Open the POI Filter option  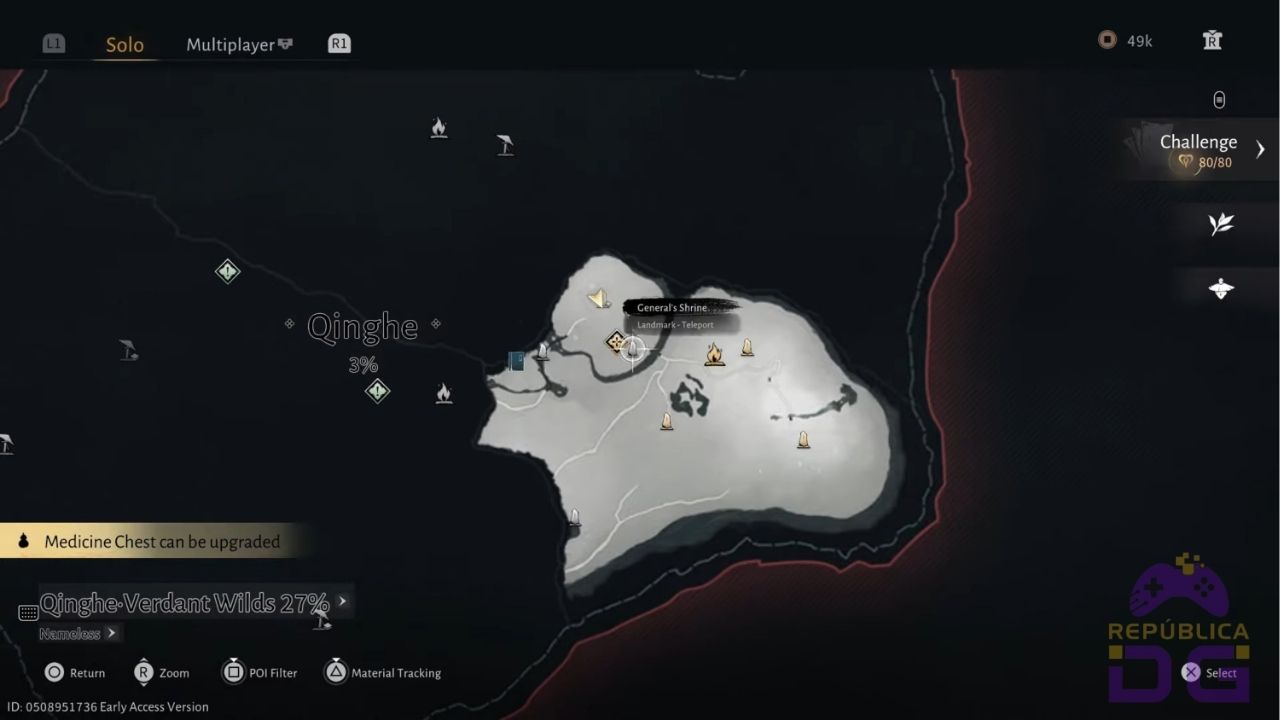[x=260, y=673]
